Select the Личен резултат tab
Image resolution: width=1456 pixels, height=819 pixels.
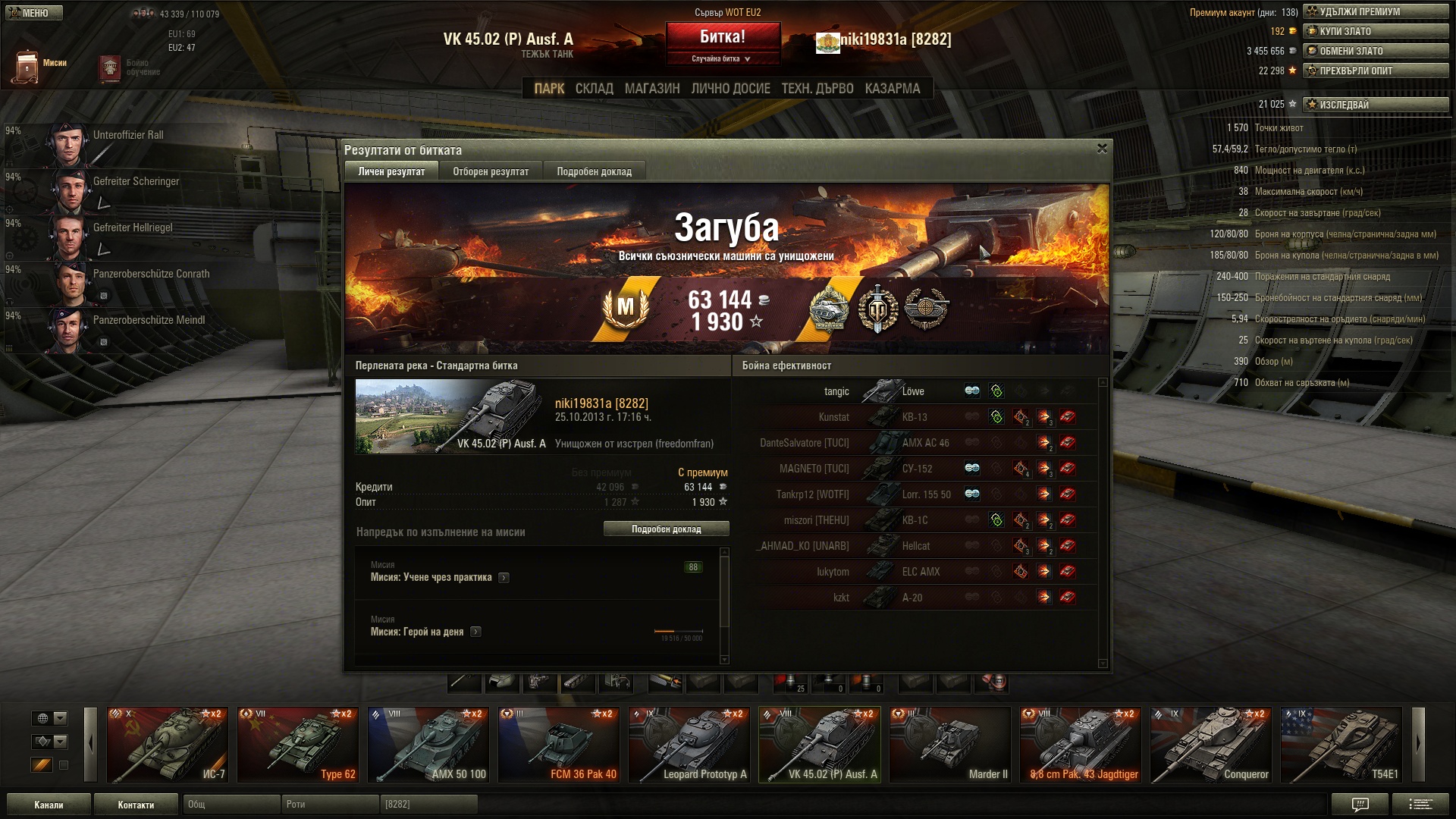coord(391,171)
